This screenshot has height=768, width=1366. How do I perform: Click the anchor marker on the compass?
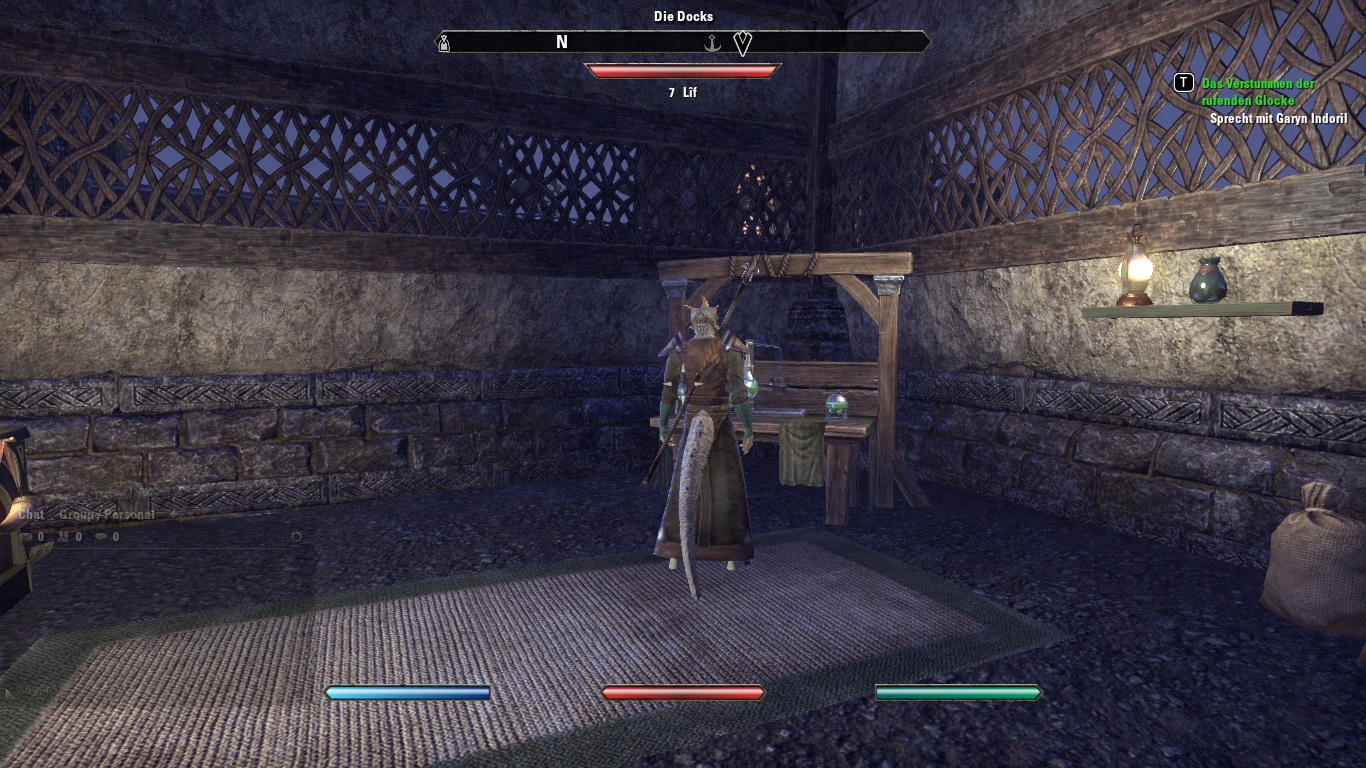point(714,43)
